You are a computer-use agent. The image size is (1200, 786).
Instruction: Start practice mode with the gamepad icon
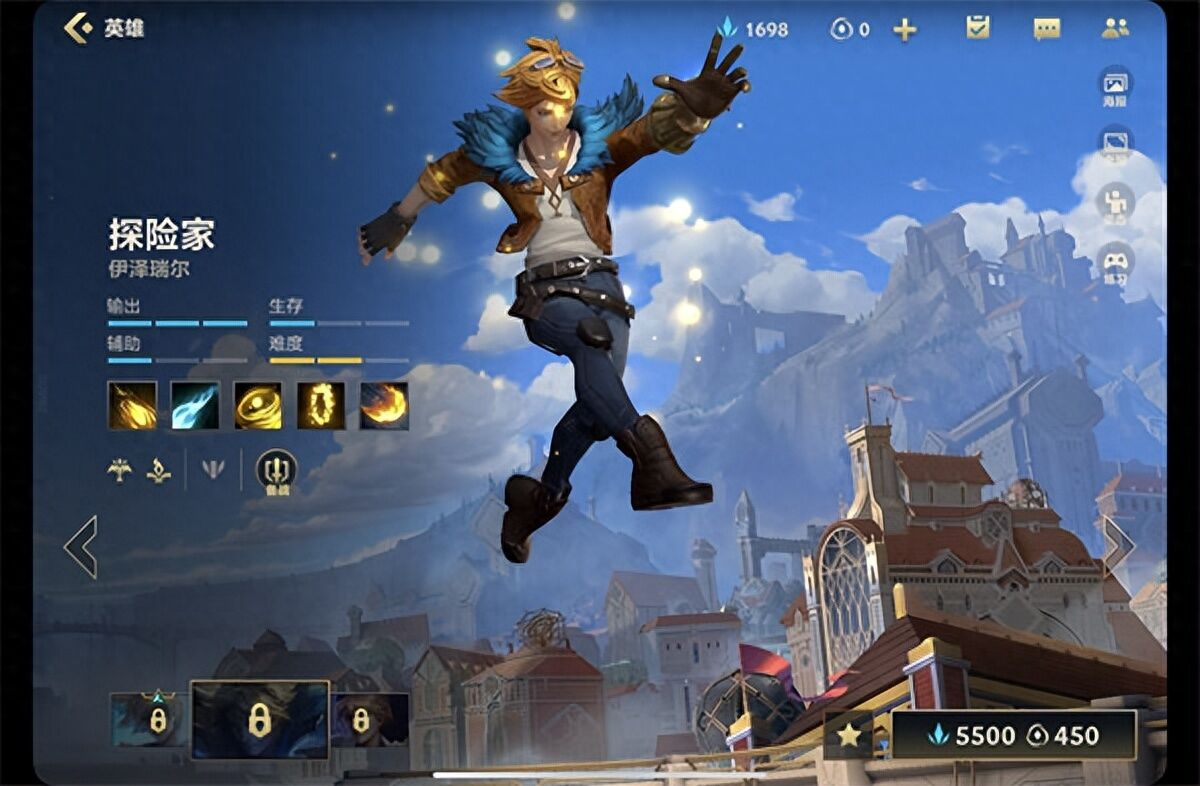1115,263
